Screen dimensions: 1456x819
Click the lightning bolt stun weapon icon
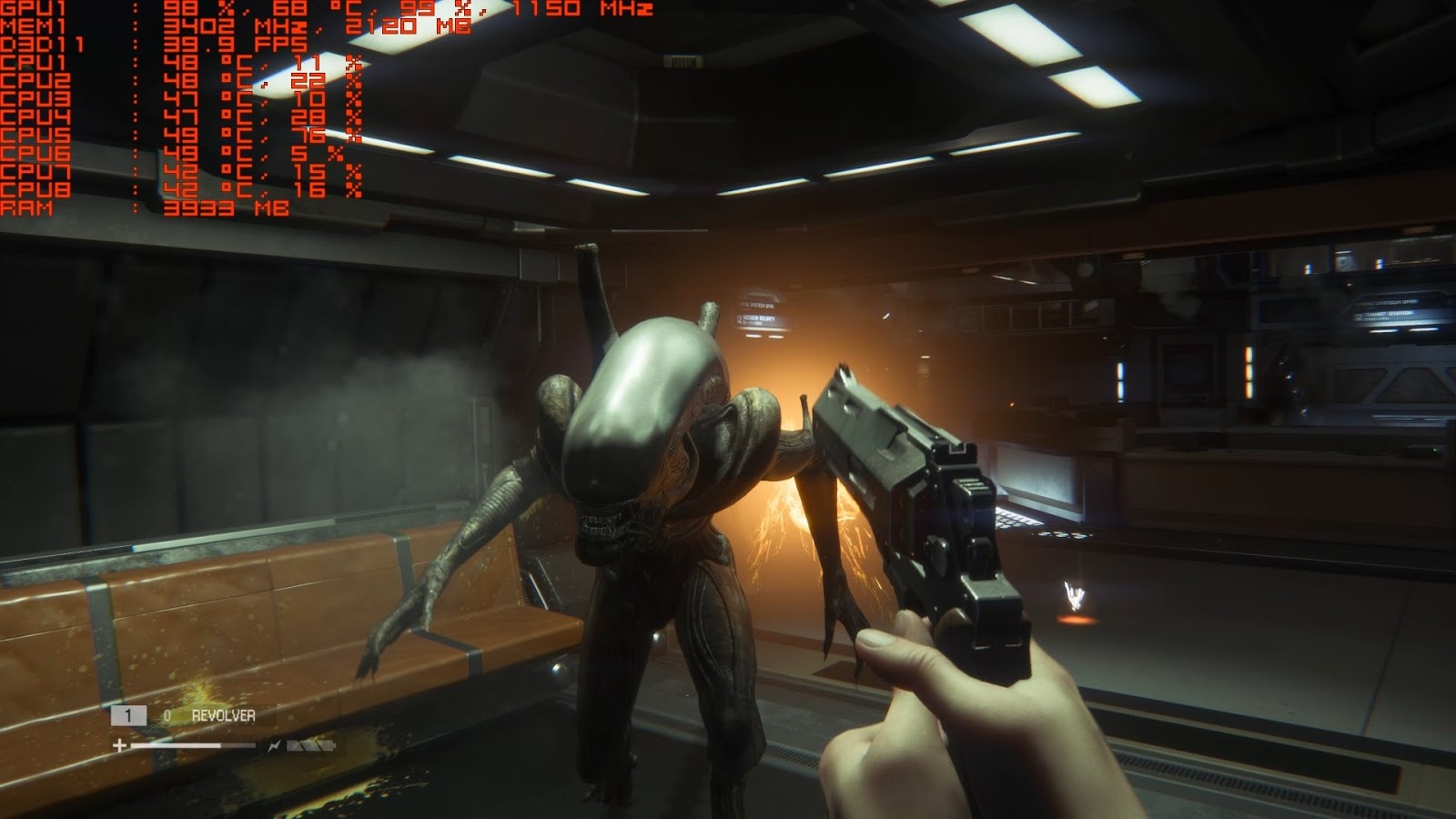(x=275, y=745)
